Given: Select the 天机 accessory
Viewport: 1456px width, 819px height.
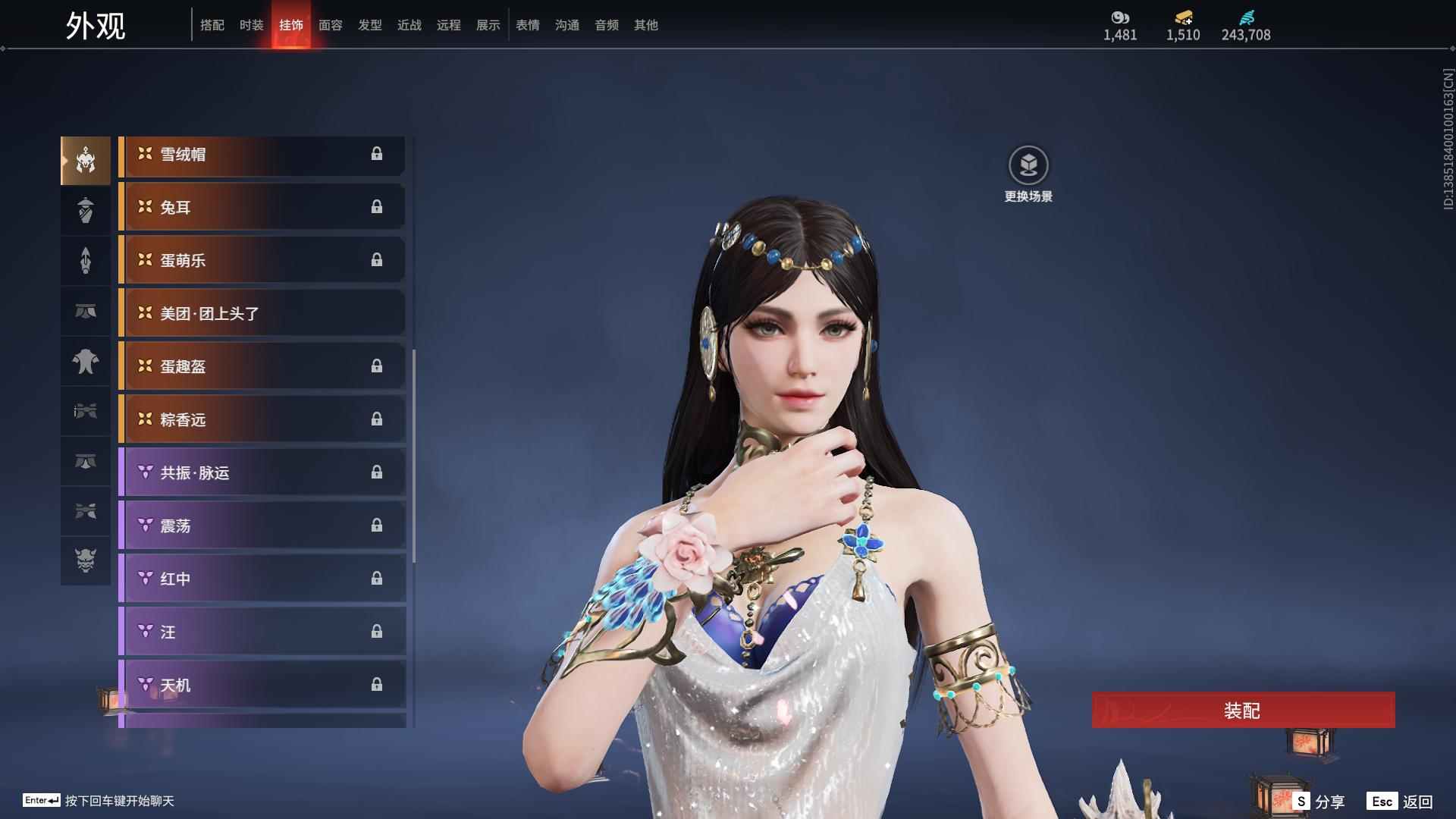Looking at the screenshot, I should 262,686.
